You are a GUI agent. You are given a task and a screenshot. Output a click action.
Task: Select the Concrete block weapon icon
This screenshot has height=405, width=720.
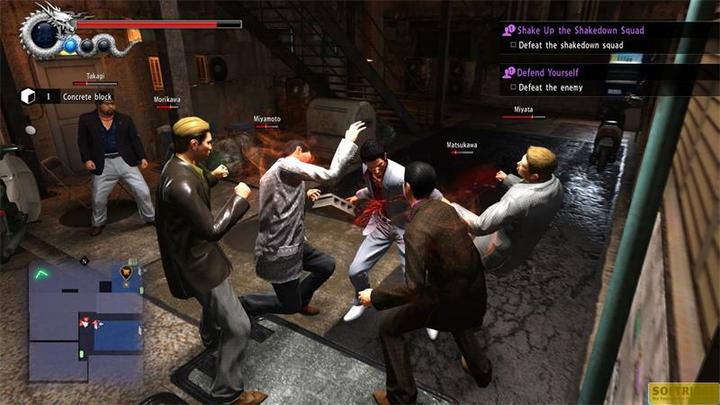(28, 96)
